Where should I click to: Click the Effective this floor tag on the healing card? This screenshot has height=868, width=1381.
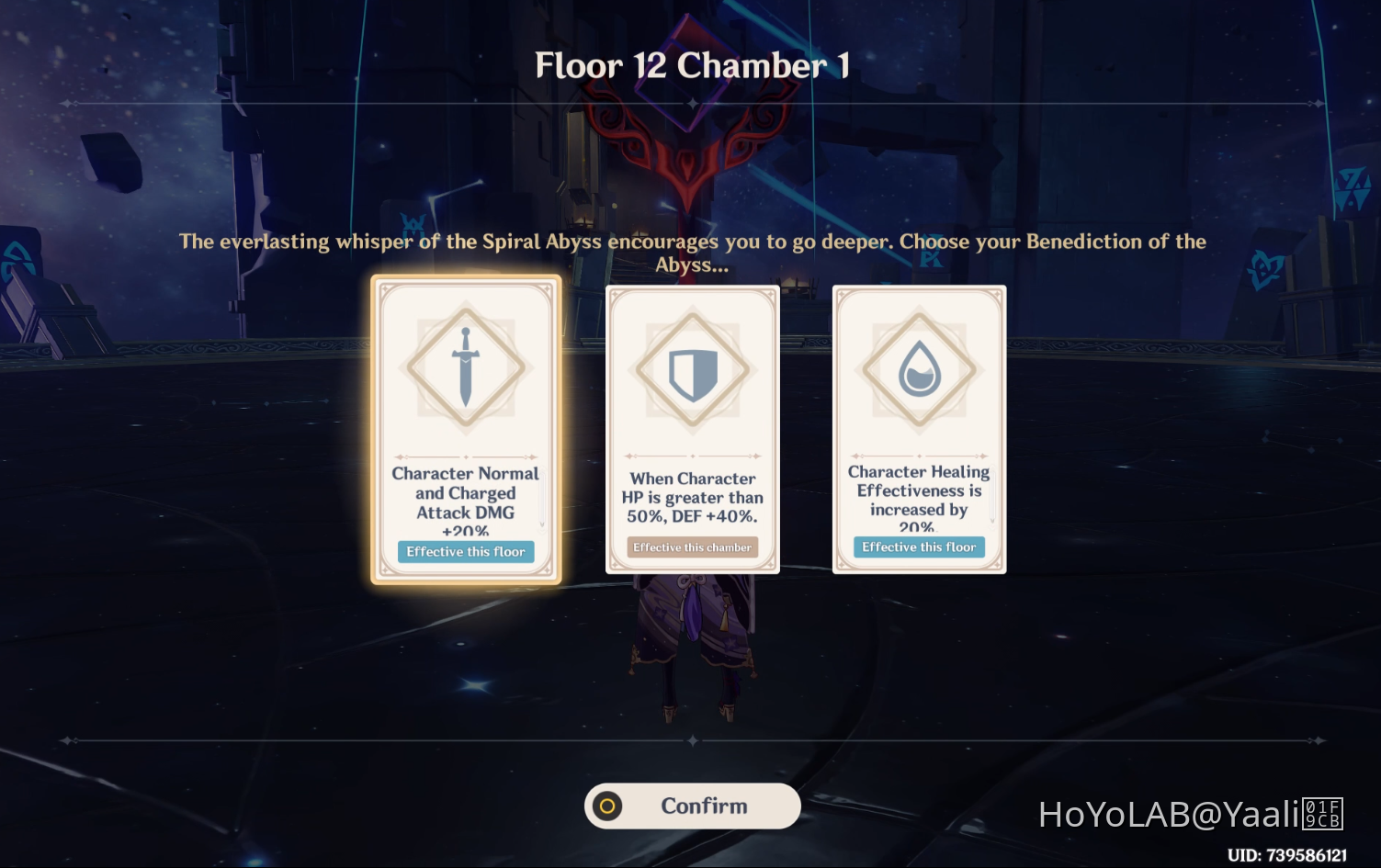point(919,547)
